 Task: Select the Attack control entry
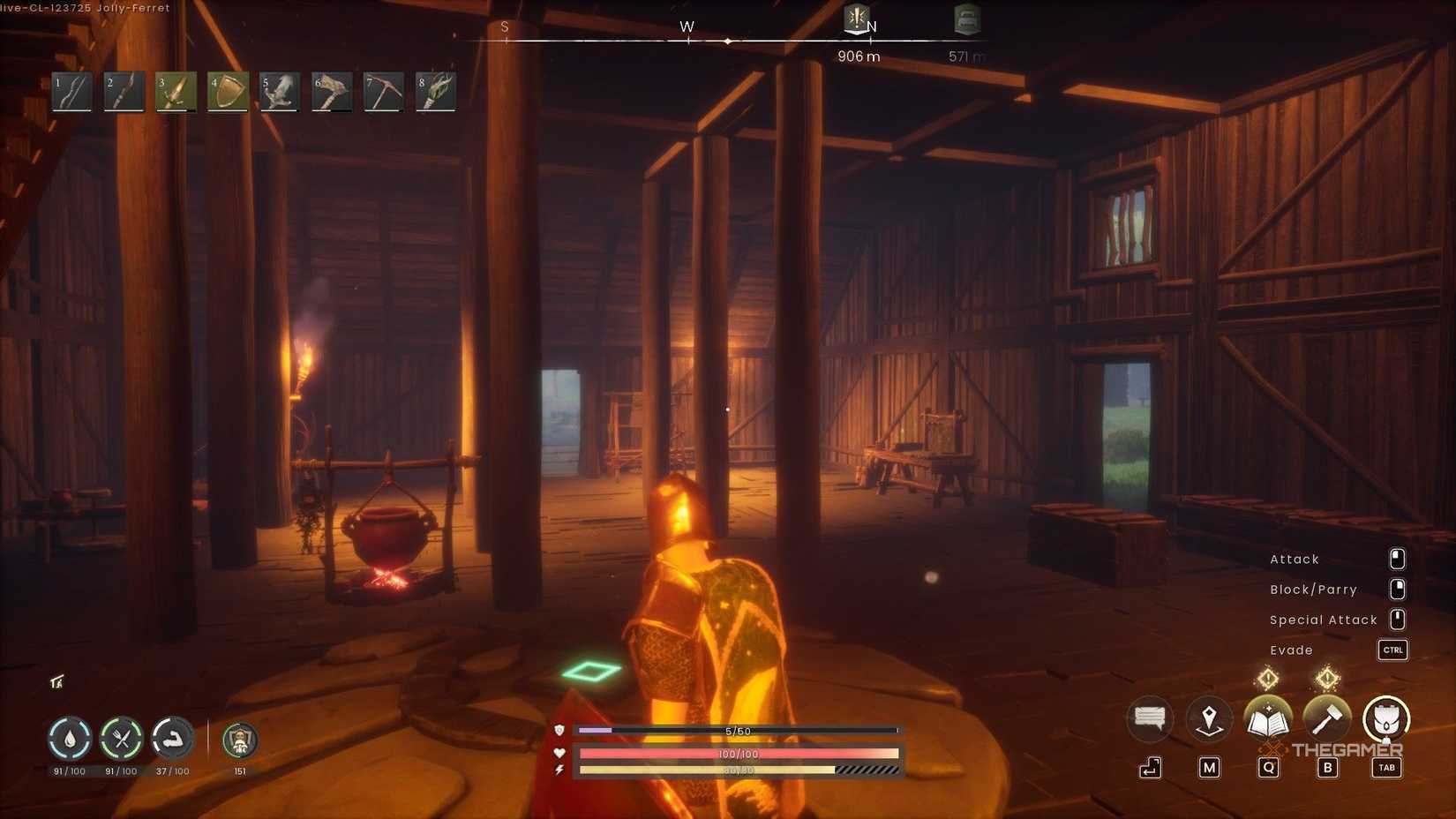(x=1295, y=559)
